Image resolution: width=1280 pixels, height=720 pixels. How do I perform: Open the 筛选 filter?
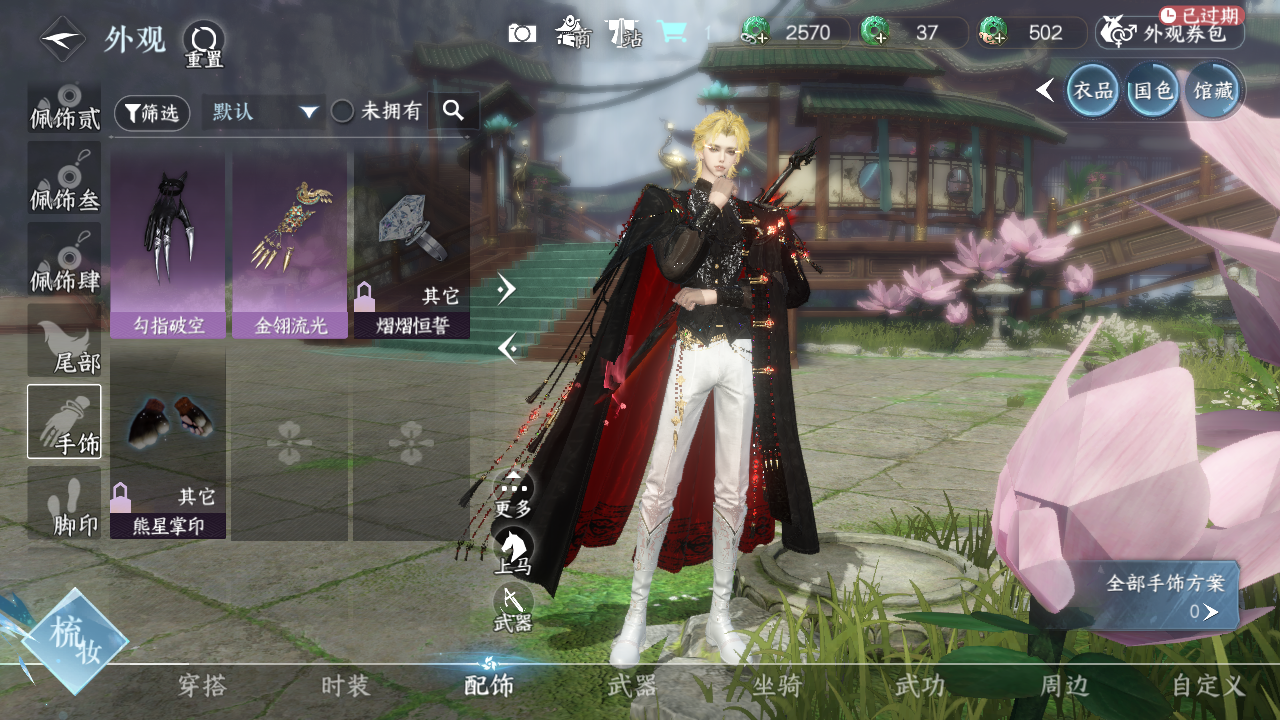[152, 113]
